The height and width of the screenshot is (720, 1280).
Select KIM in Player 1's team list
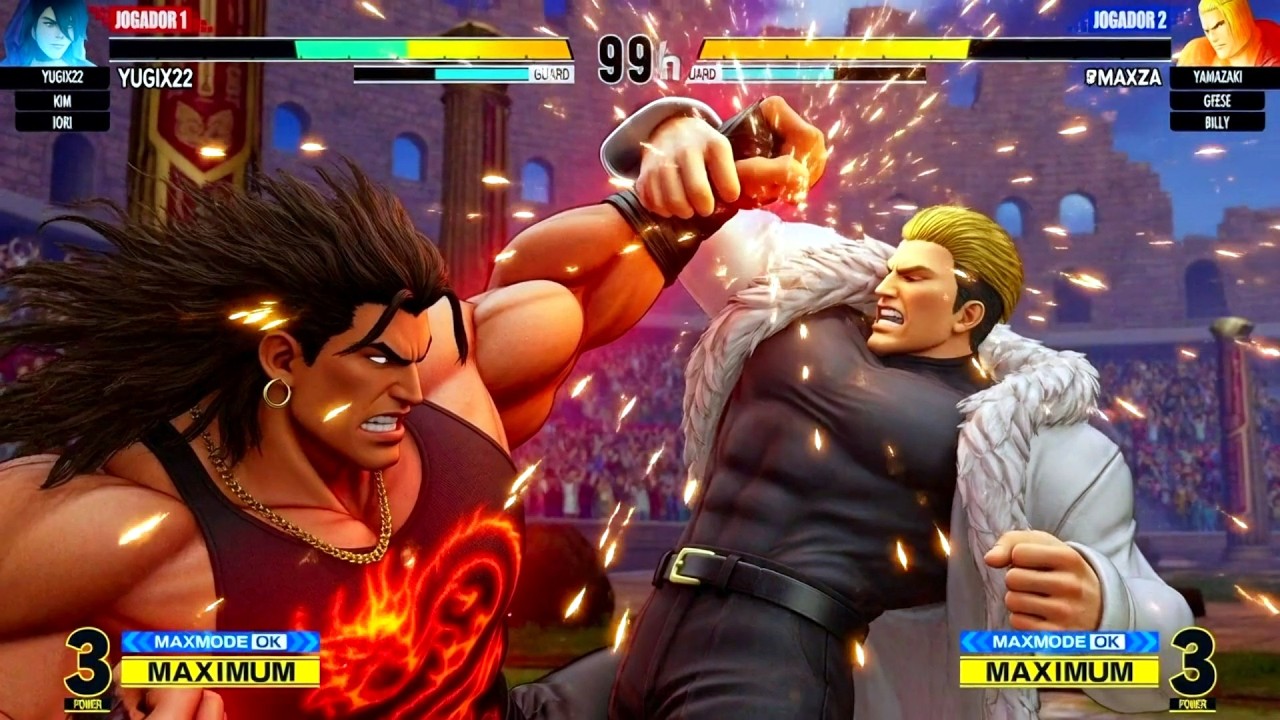pyautogui.click(x=62, y=101)
